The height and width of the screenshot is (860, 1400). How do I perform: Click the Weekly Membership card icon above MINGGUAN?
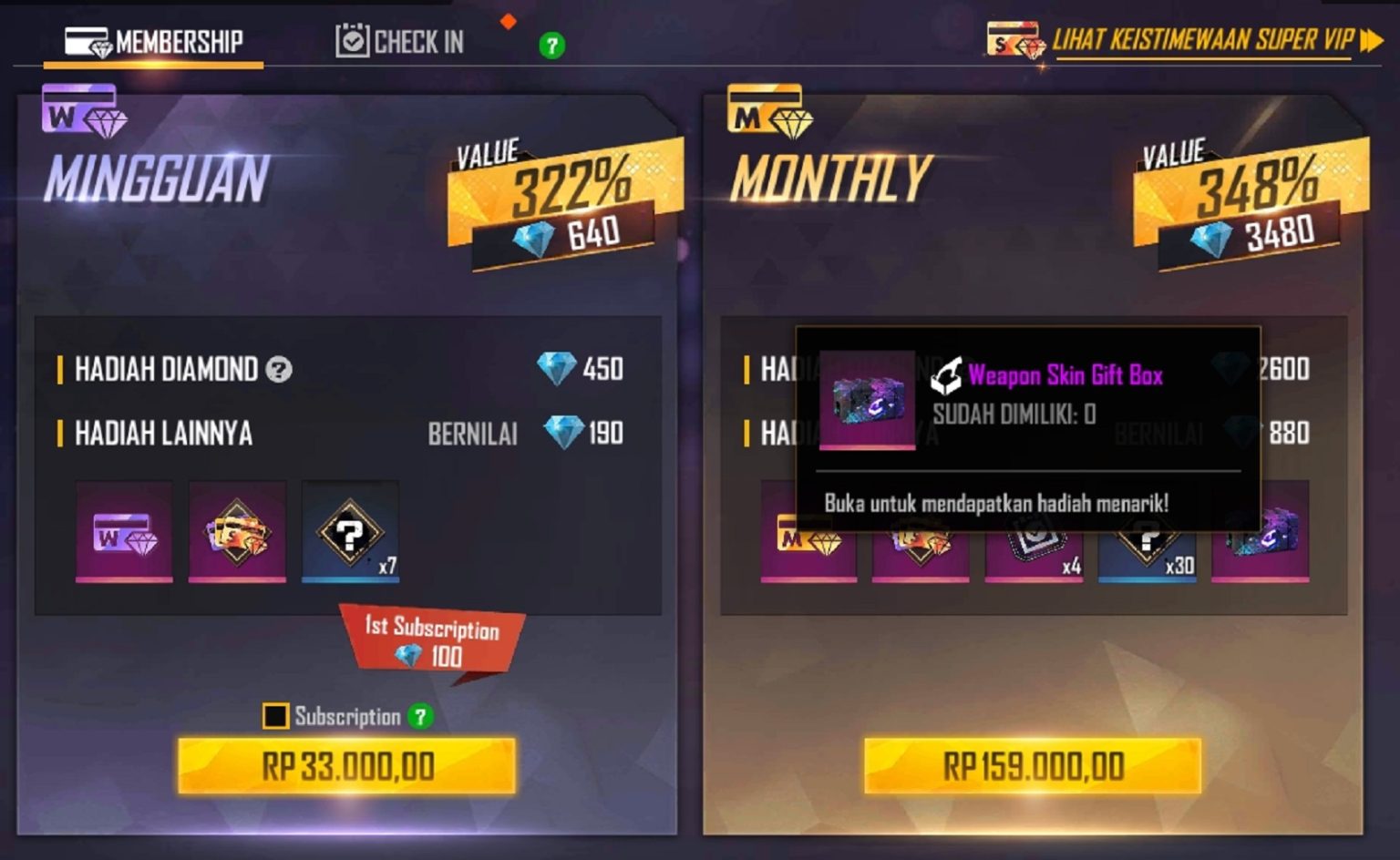(80, 113)
